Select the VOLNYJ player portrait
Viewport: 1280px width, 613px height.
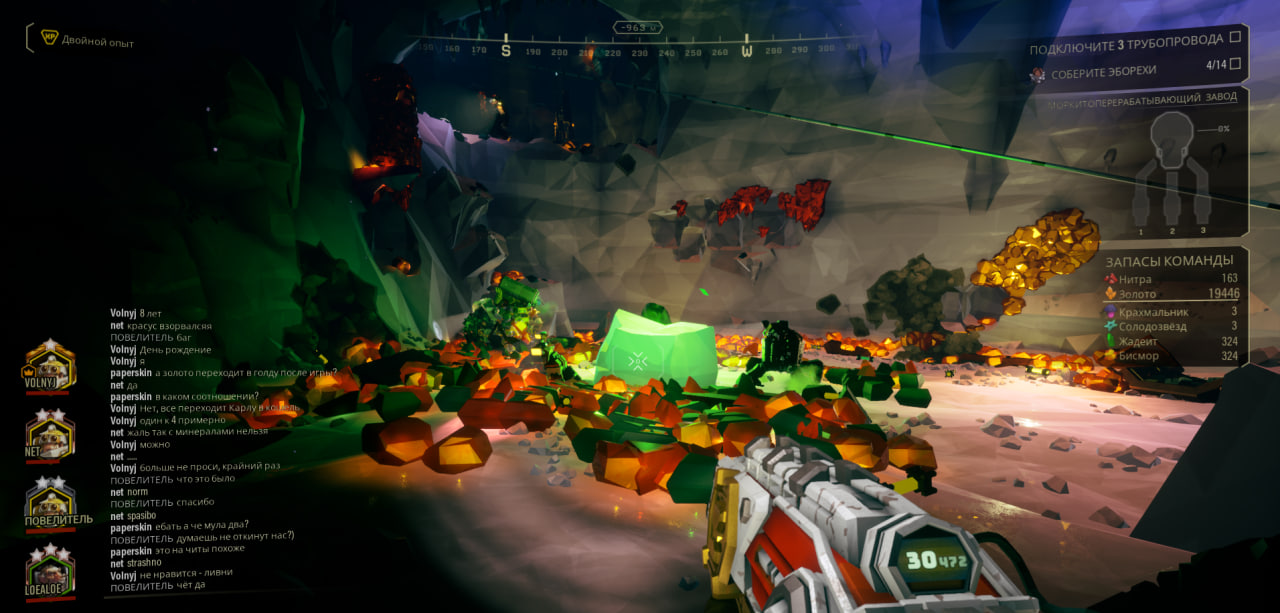coord(49,366)
